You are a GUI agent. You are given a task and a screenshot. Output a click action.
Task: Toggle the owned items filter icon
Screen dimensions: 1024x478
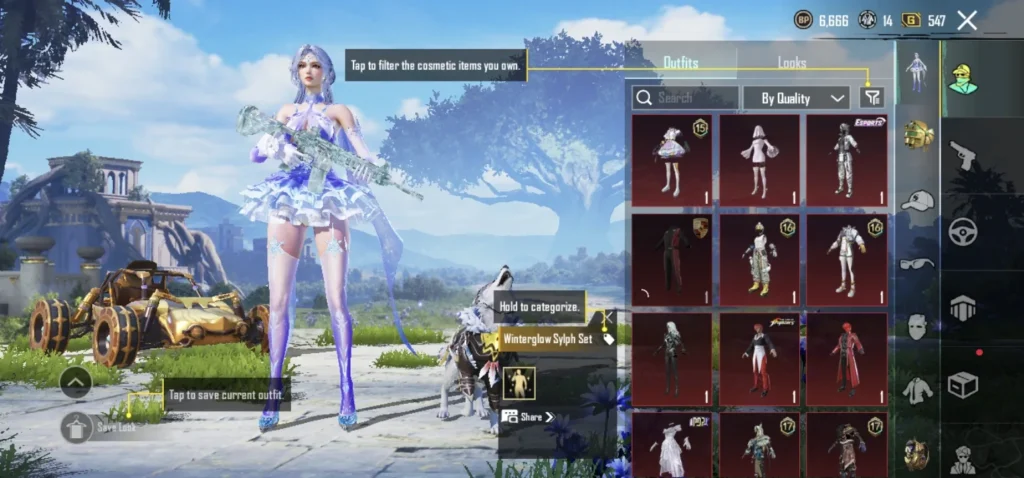(872, 97)
